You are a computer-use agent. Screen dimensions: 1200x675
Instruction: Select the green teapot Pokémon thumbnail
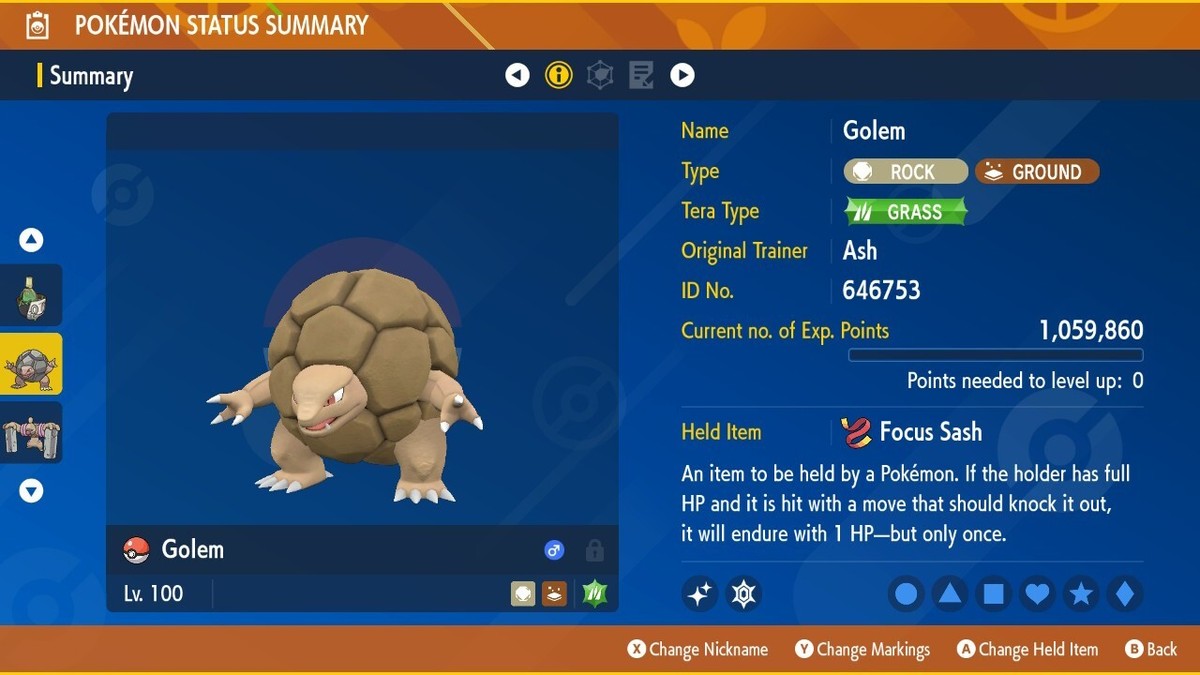coord(31,296)
